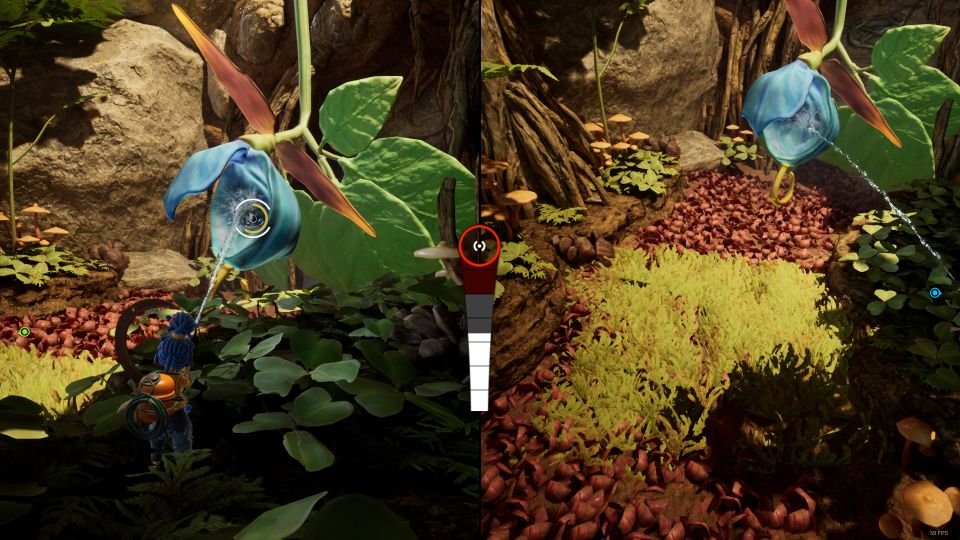The width and height of the screenshot is (960, 540).
Task: Select the green player location marker
Action: (24, 332)
